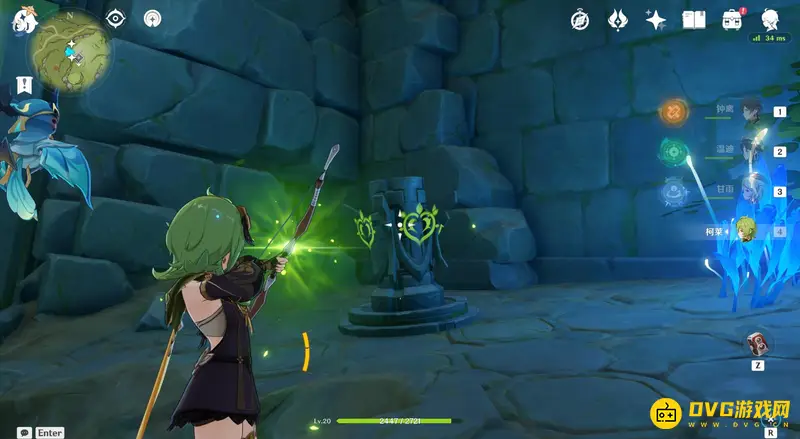This screenshot has height=439, width=800.
Task: Open the Paimon menu
Action: pyautogui.click(x=20, y=20)
